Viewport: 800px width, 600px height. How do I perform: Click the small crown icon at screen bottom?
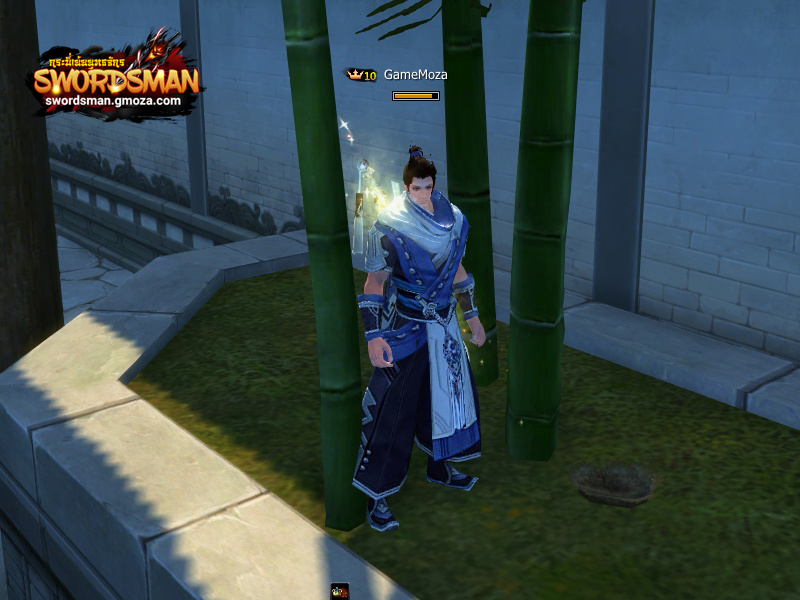coord(340,592)
